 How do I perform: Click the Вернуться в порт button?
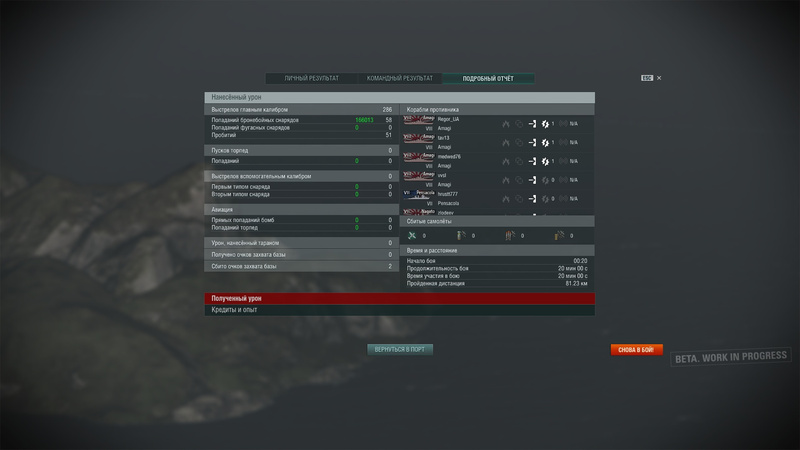point(401,350)
